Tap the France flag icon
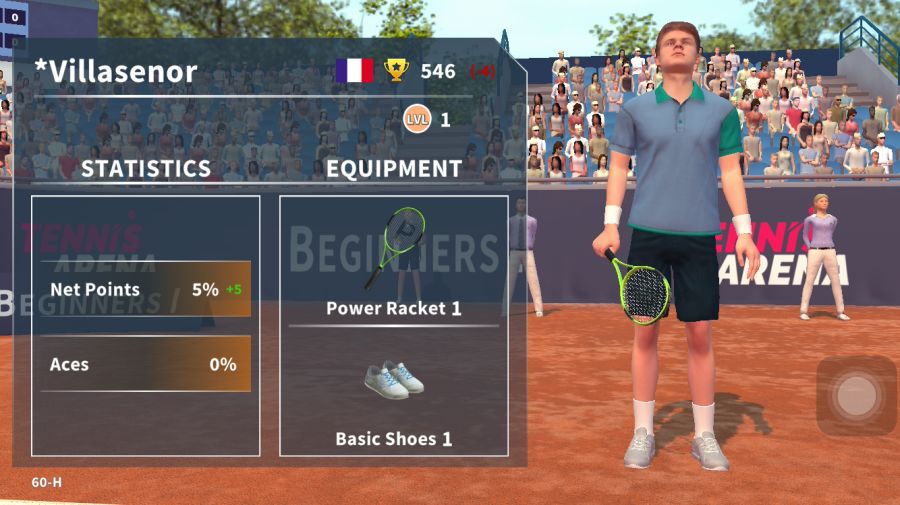Image resolution: width=900 pixels, height=505 pixels. coord(354,70)
